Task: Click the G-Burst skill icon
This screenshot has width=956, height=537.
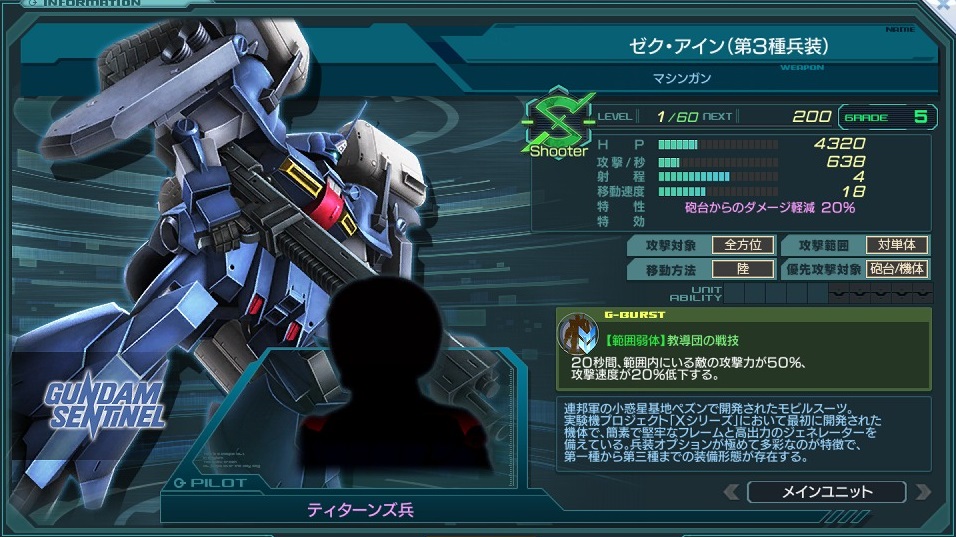Action: (577, 333)
